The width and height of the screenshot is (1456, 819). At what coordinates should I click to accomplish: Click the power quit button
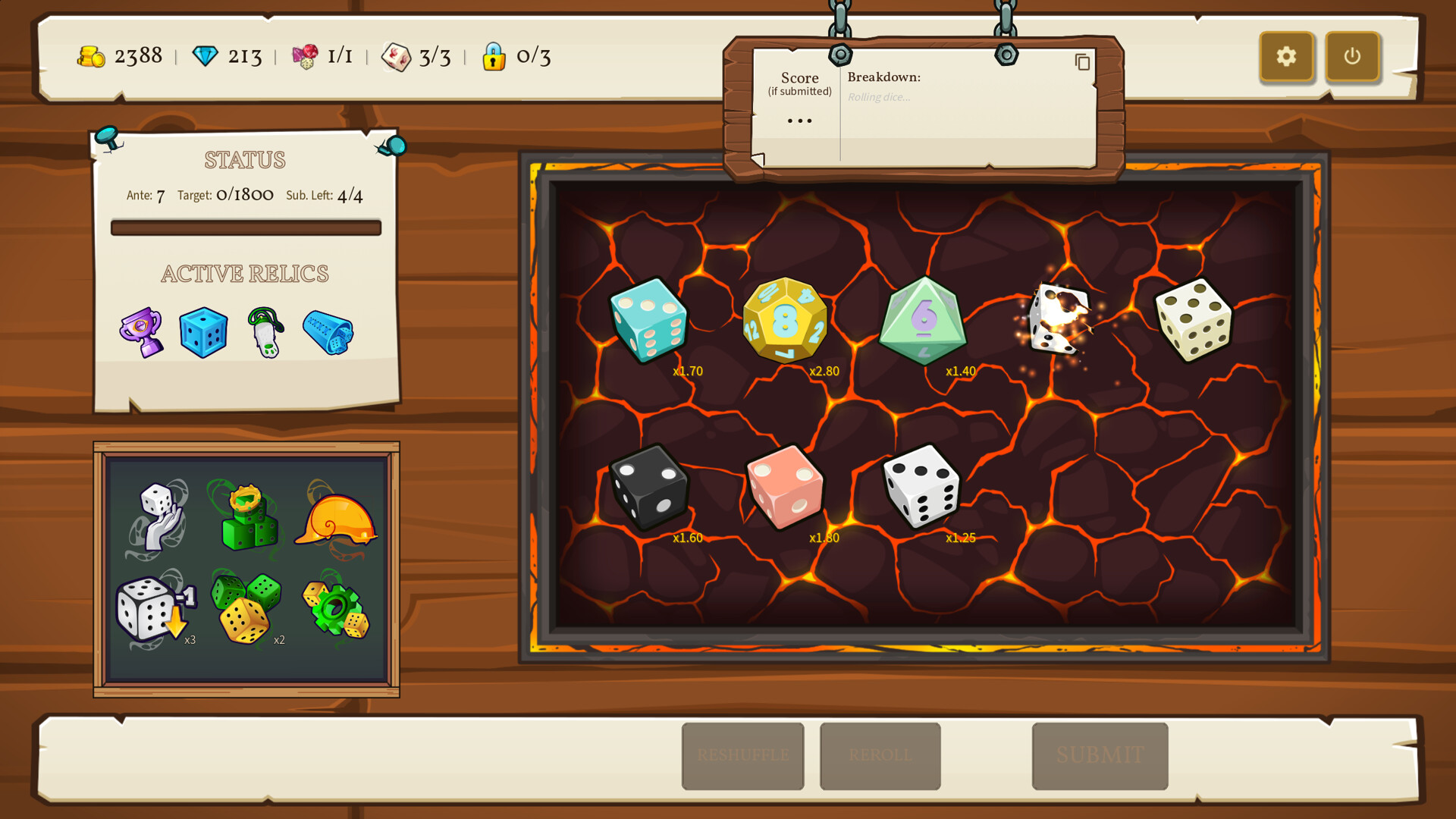pyautogui.click(x=1352, y=56)
